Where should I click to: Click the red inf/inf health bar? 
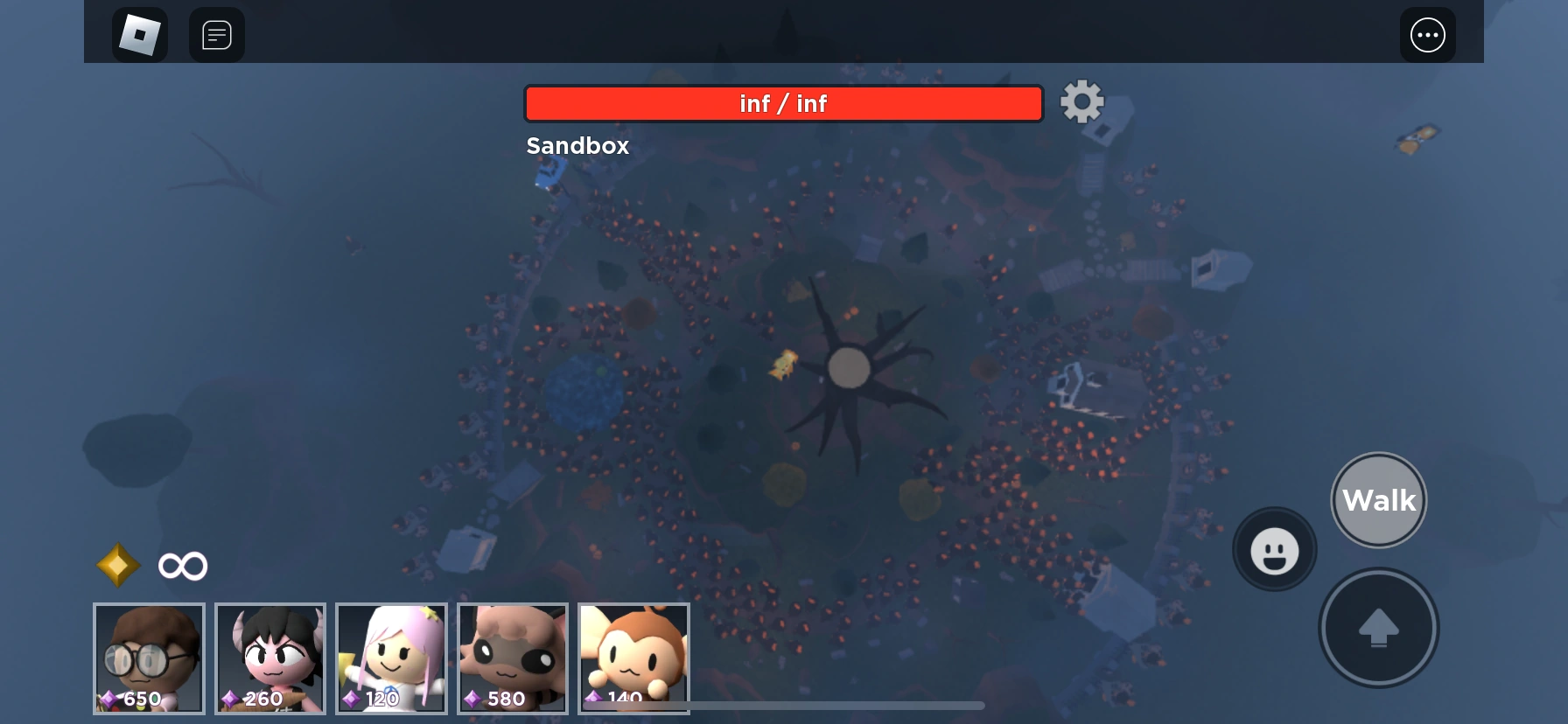click(783, 102)
